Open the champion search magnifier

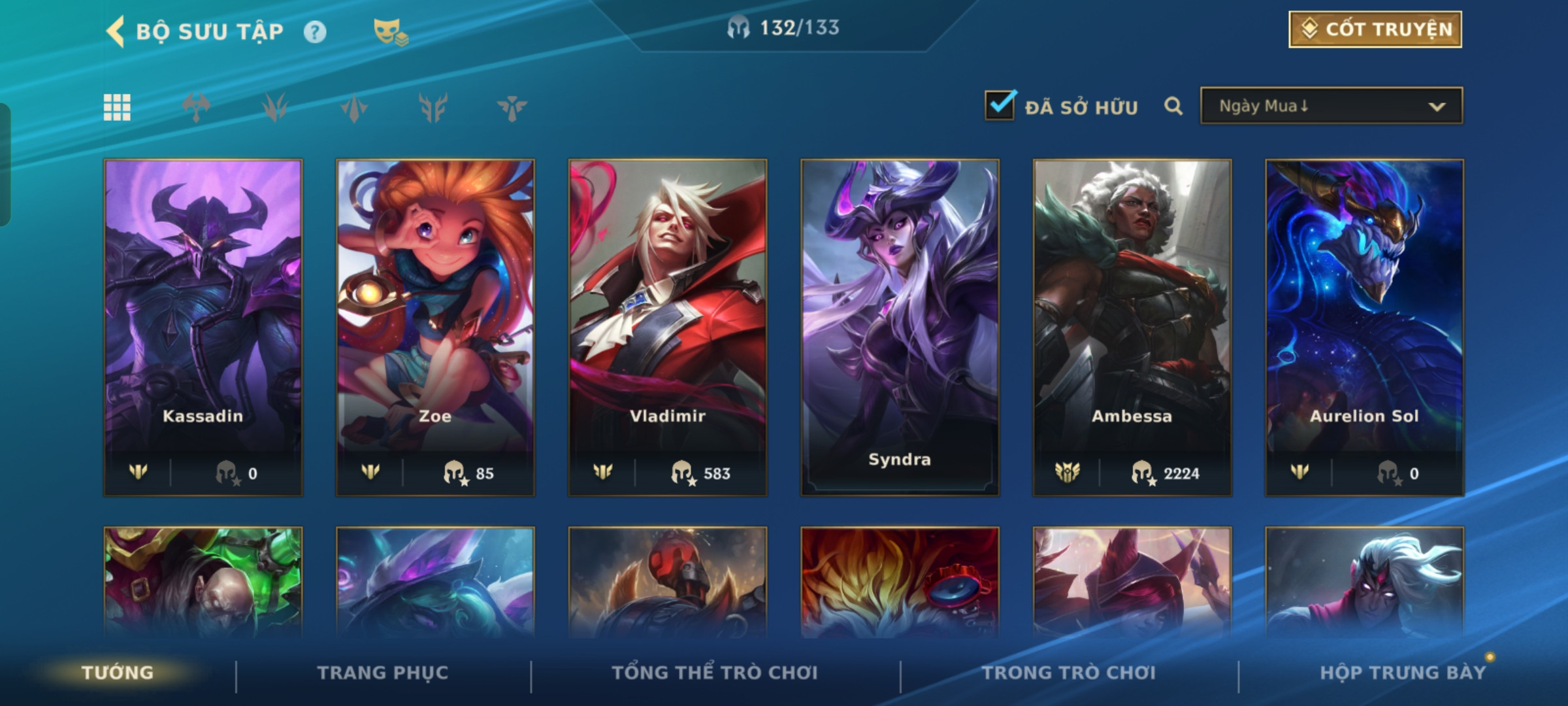click(x=1173, y=106)
